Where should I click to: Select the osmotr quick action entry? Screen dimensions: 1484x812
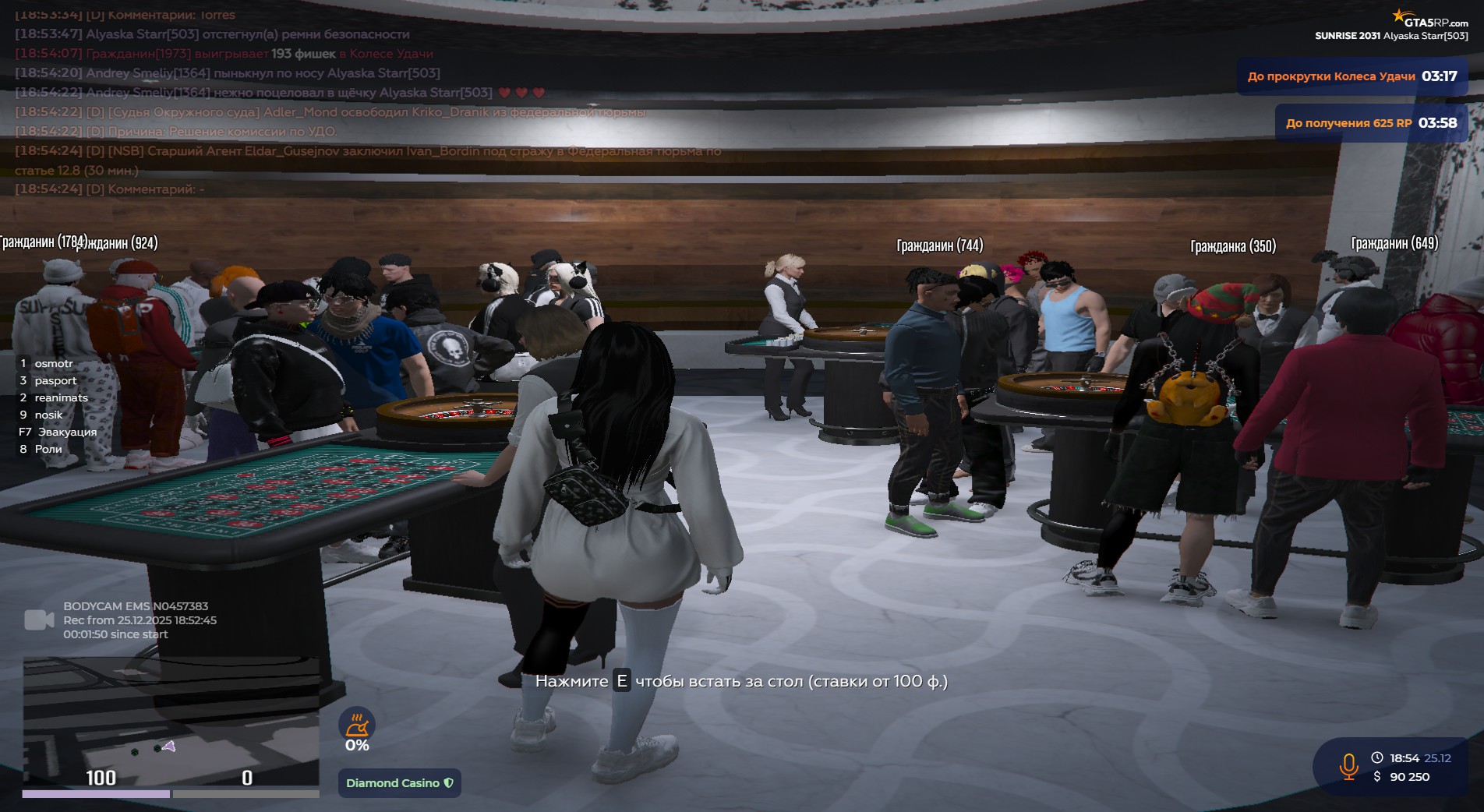(x=53, y=364)
